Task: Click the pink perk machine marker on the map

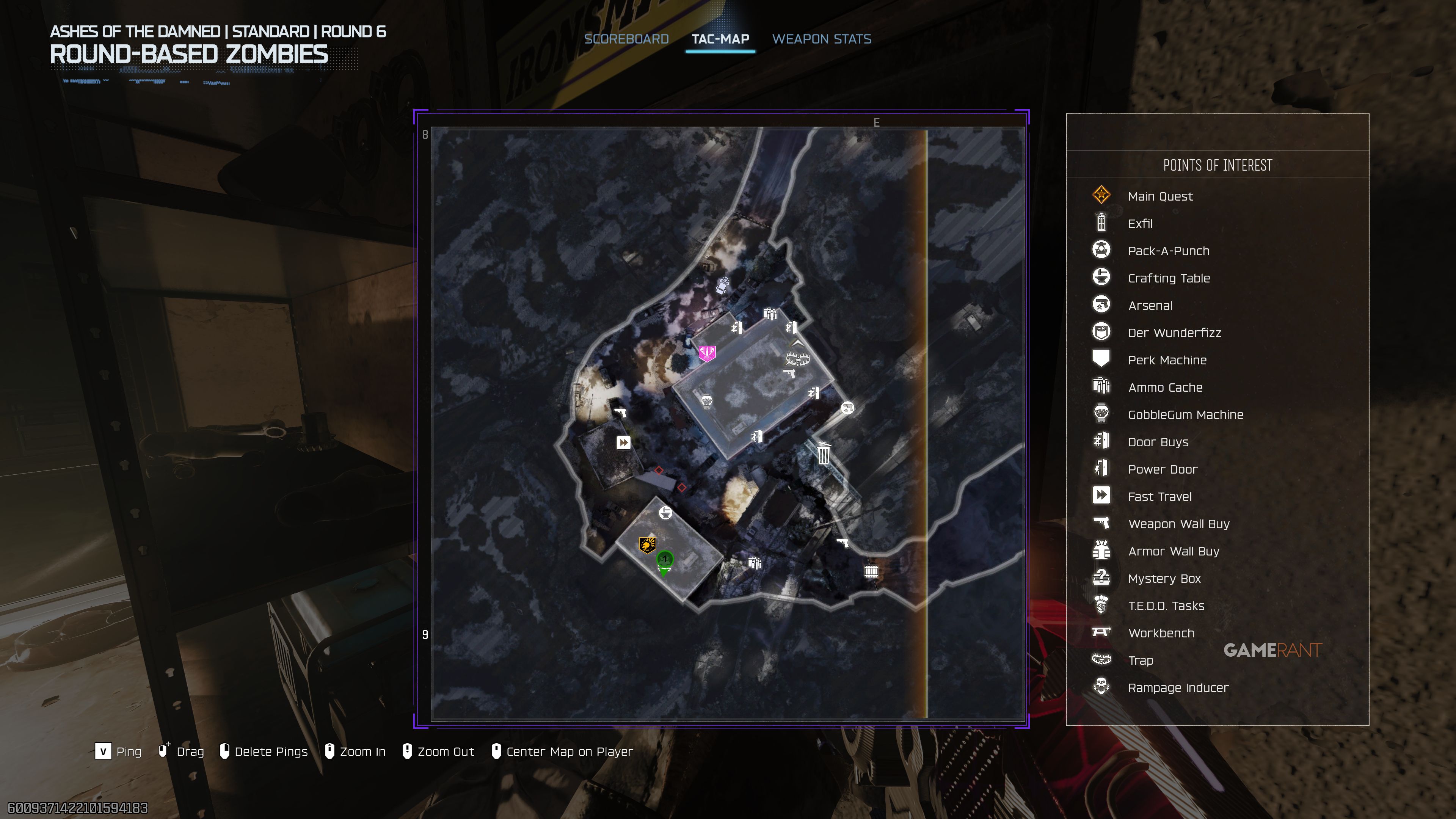Action: pyautogui.click(x=706, y=353)
